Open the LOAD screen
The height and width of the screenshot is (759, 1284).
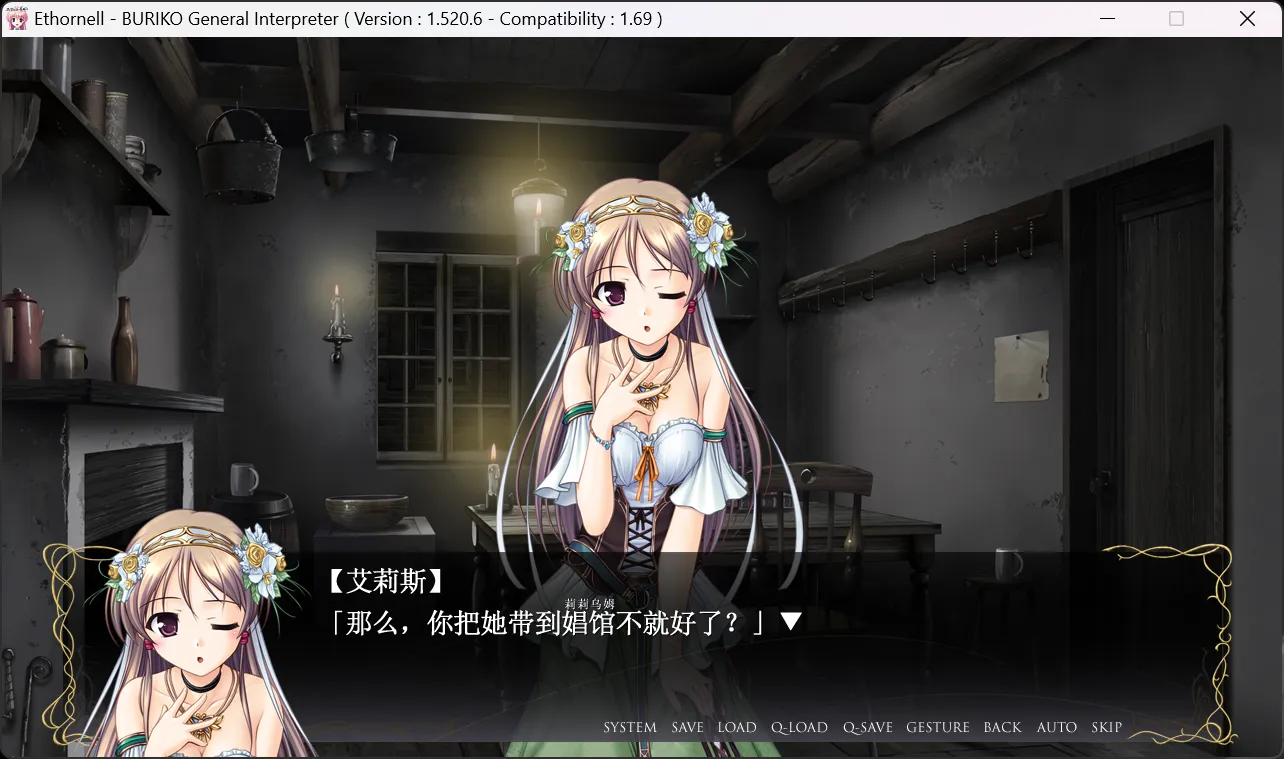coord(737,727)
